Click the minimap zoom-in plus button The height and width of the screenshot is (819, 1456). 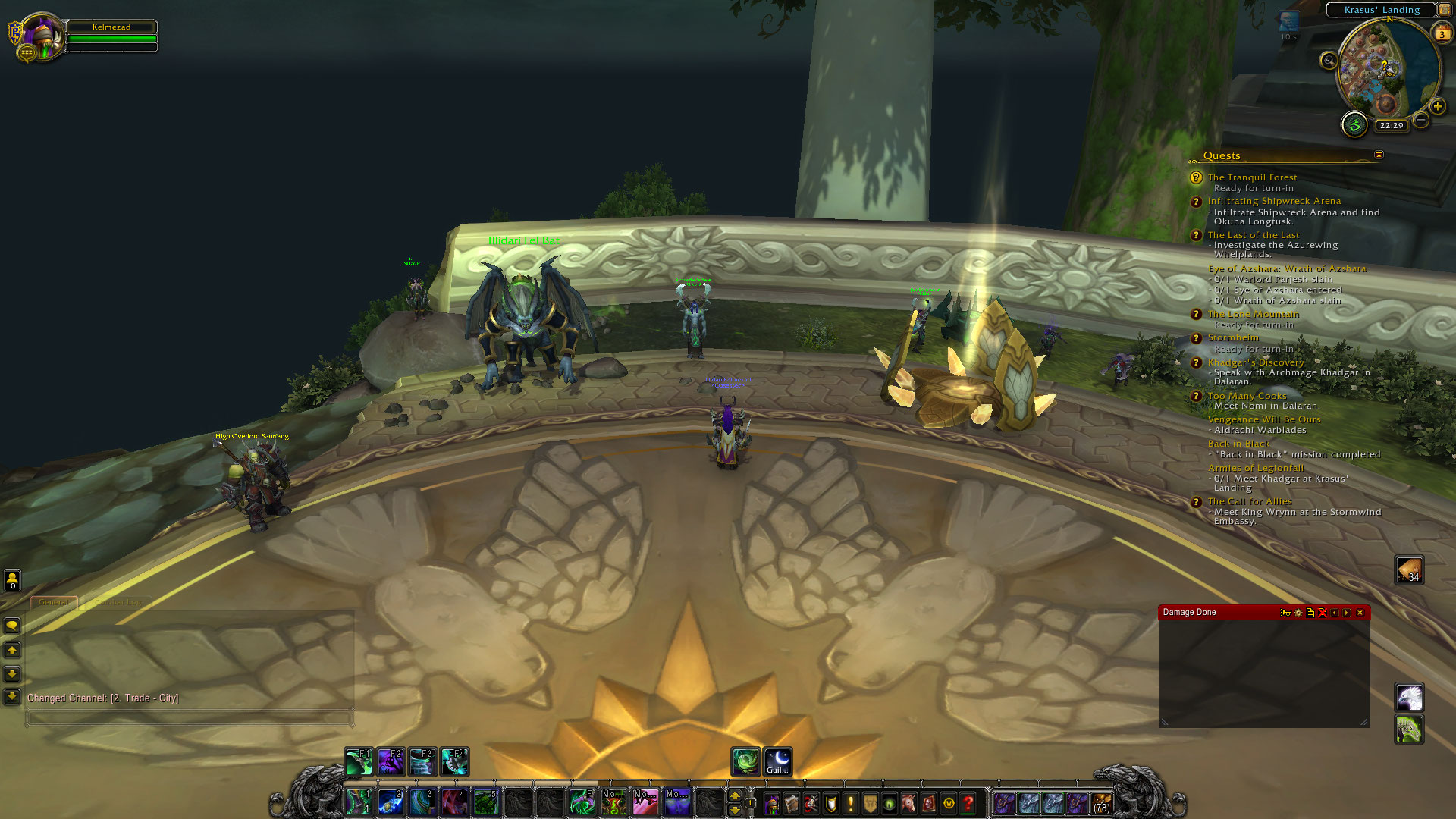(x=1437, y=106)
